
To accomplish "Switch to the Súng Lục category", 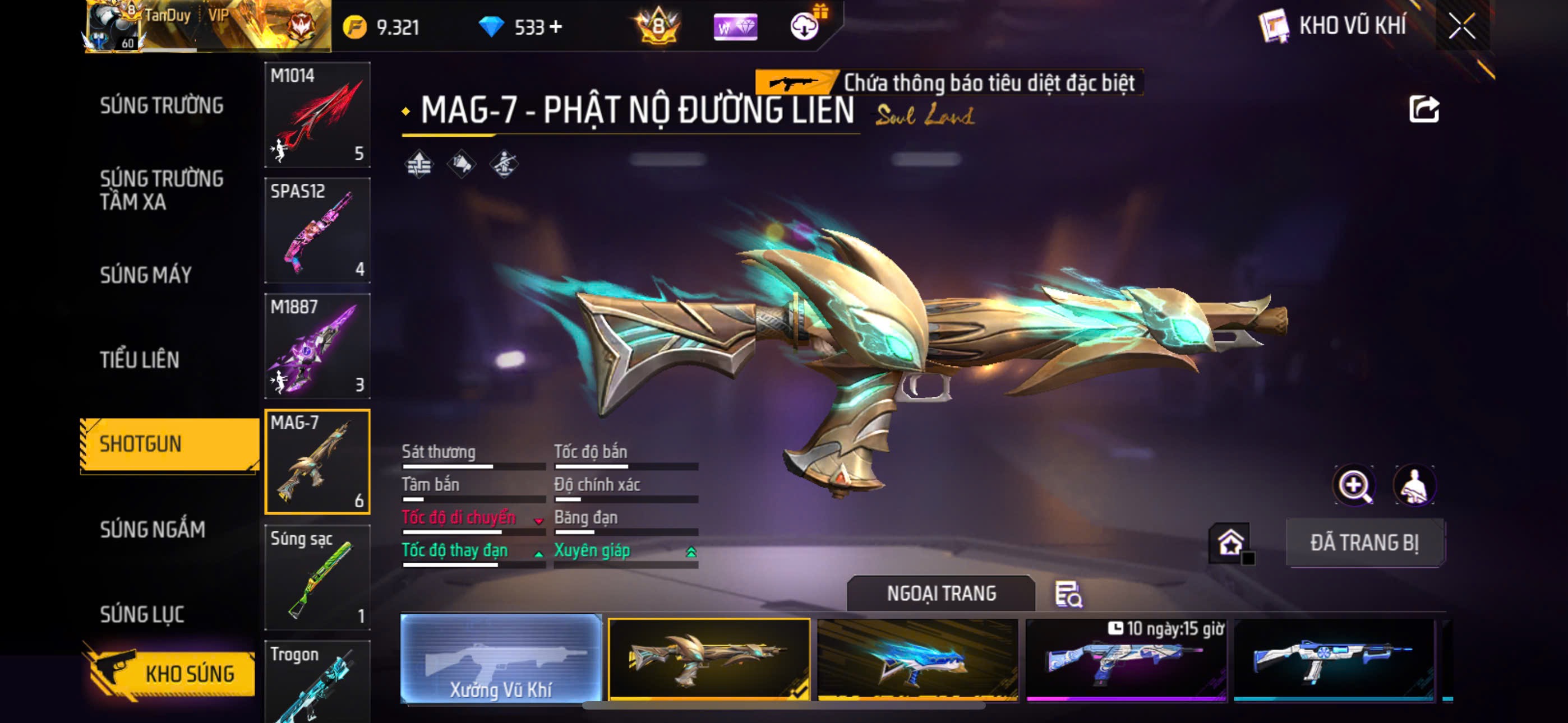I will (x=142, y=614).
